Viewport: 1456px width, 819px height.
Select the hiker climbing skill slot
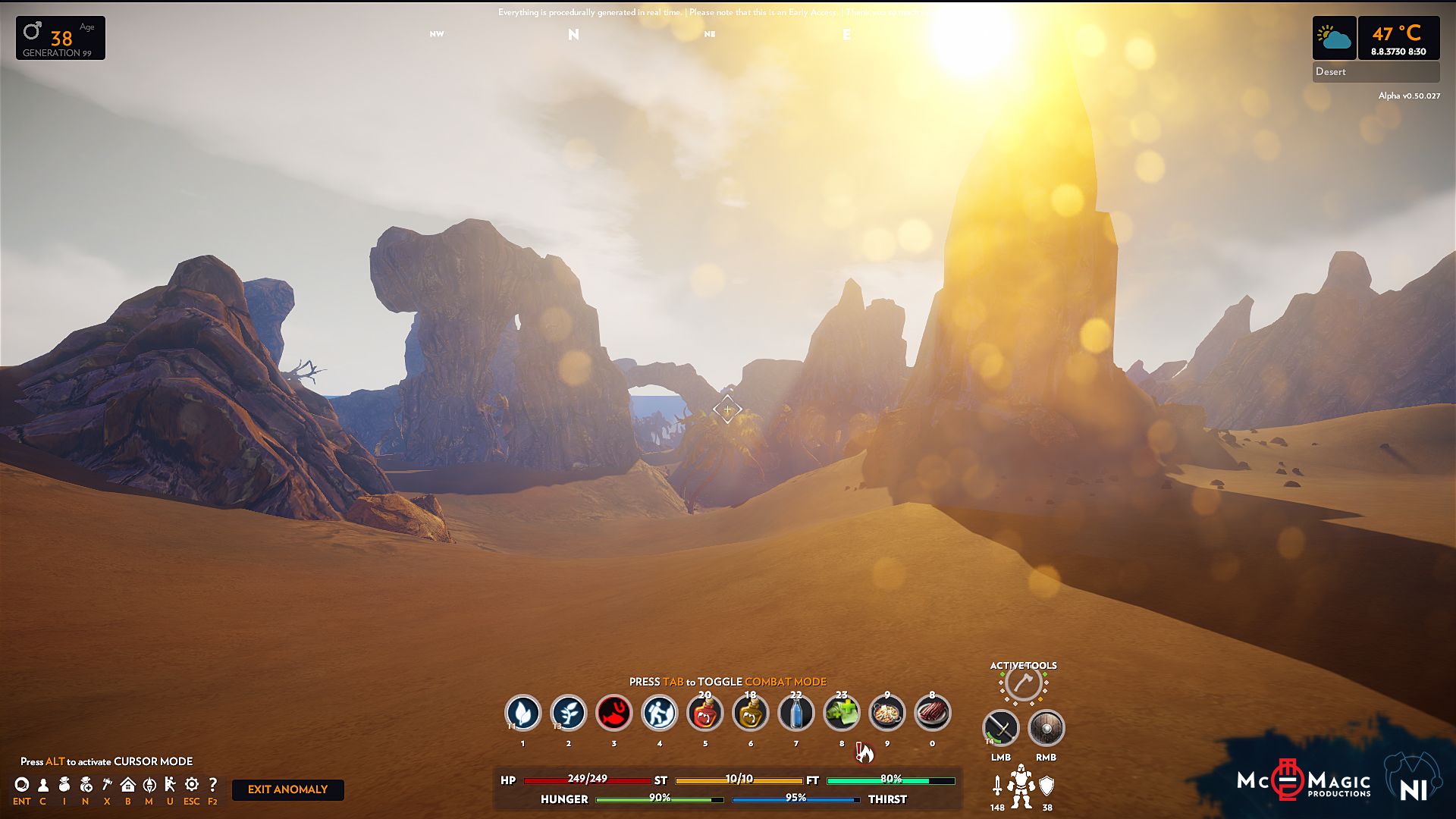[x=660, y=713]
